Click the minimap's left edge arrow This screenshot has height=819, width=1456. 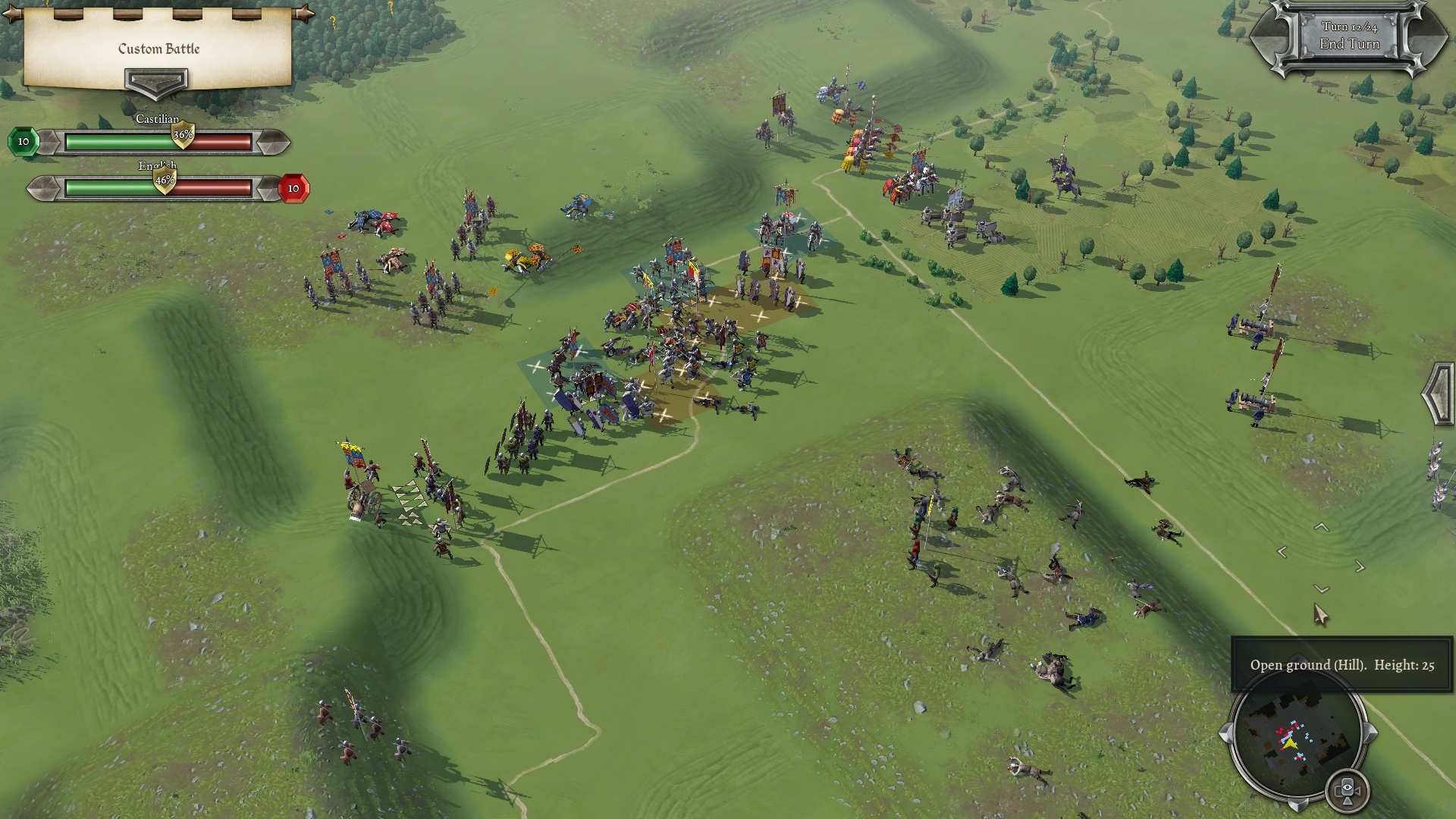click(1225, 733)
